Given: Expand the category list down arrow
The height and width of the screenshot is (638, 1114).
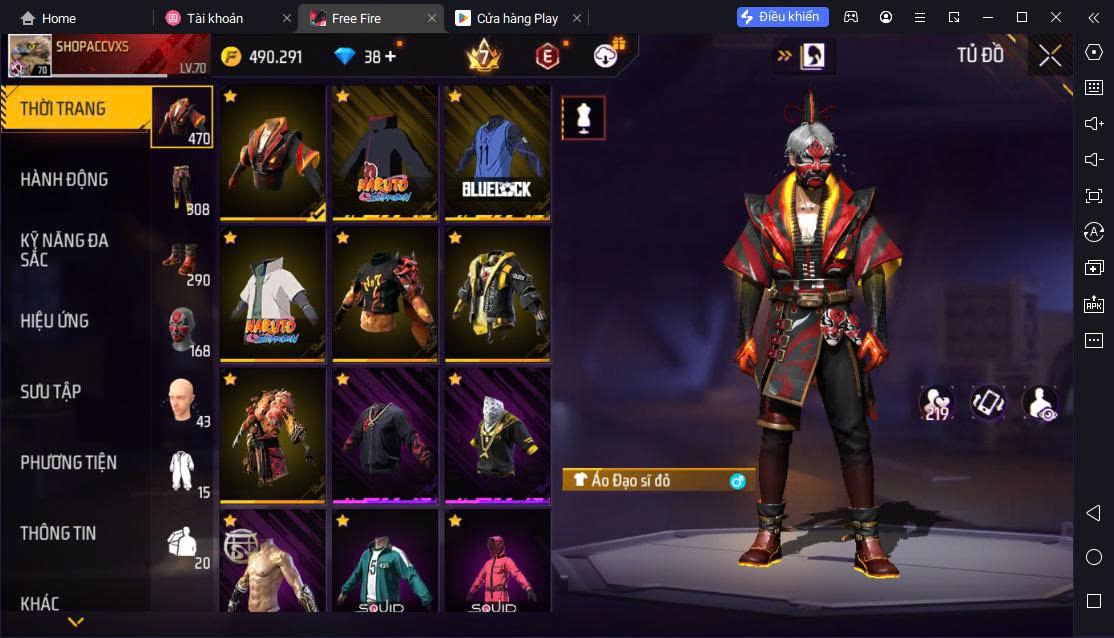Looking at the screenshot, I should click(75, 622).
